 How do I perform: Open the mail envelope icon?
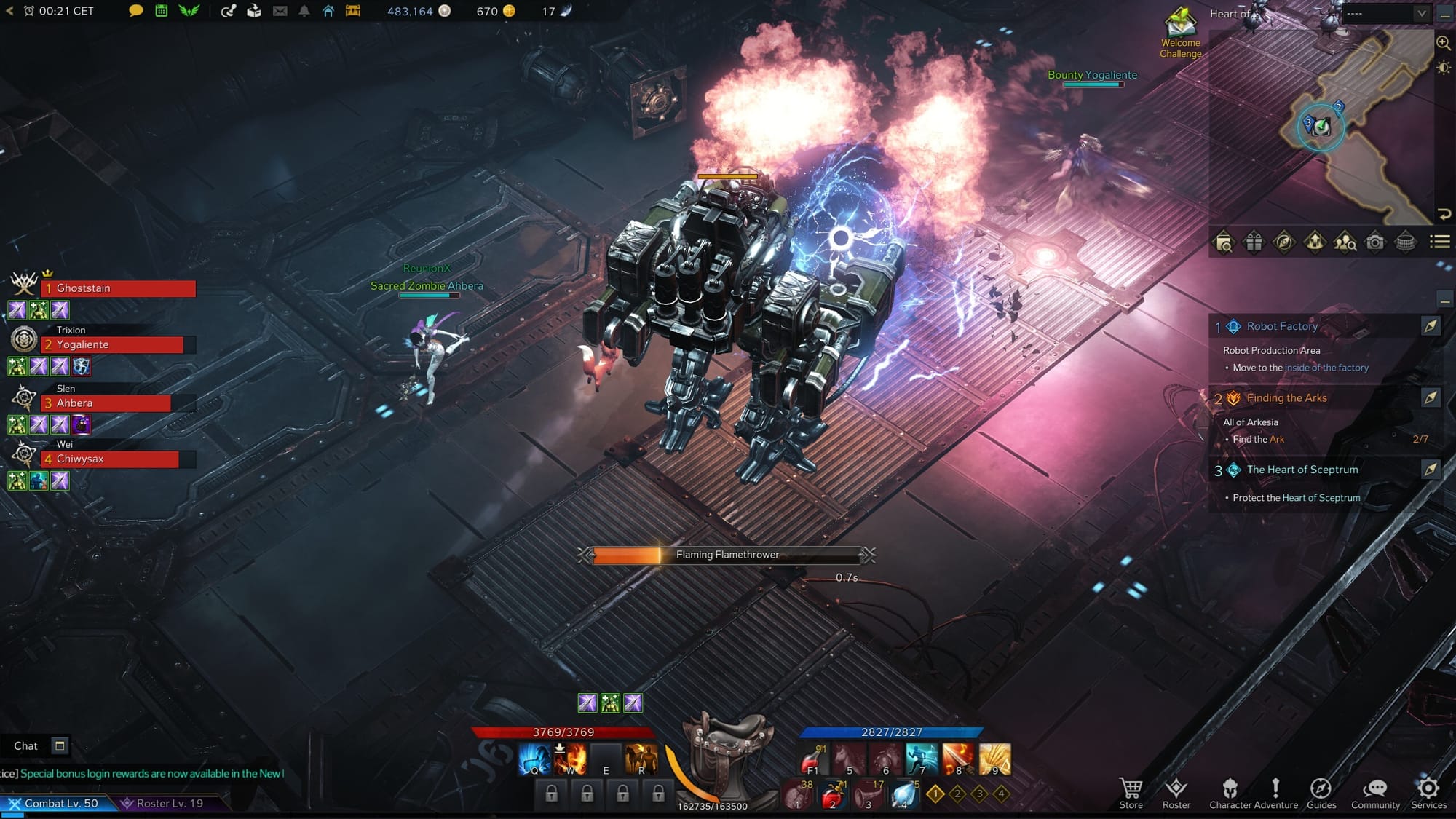(280, 11)
